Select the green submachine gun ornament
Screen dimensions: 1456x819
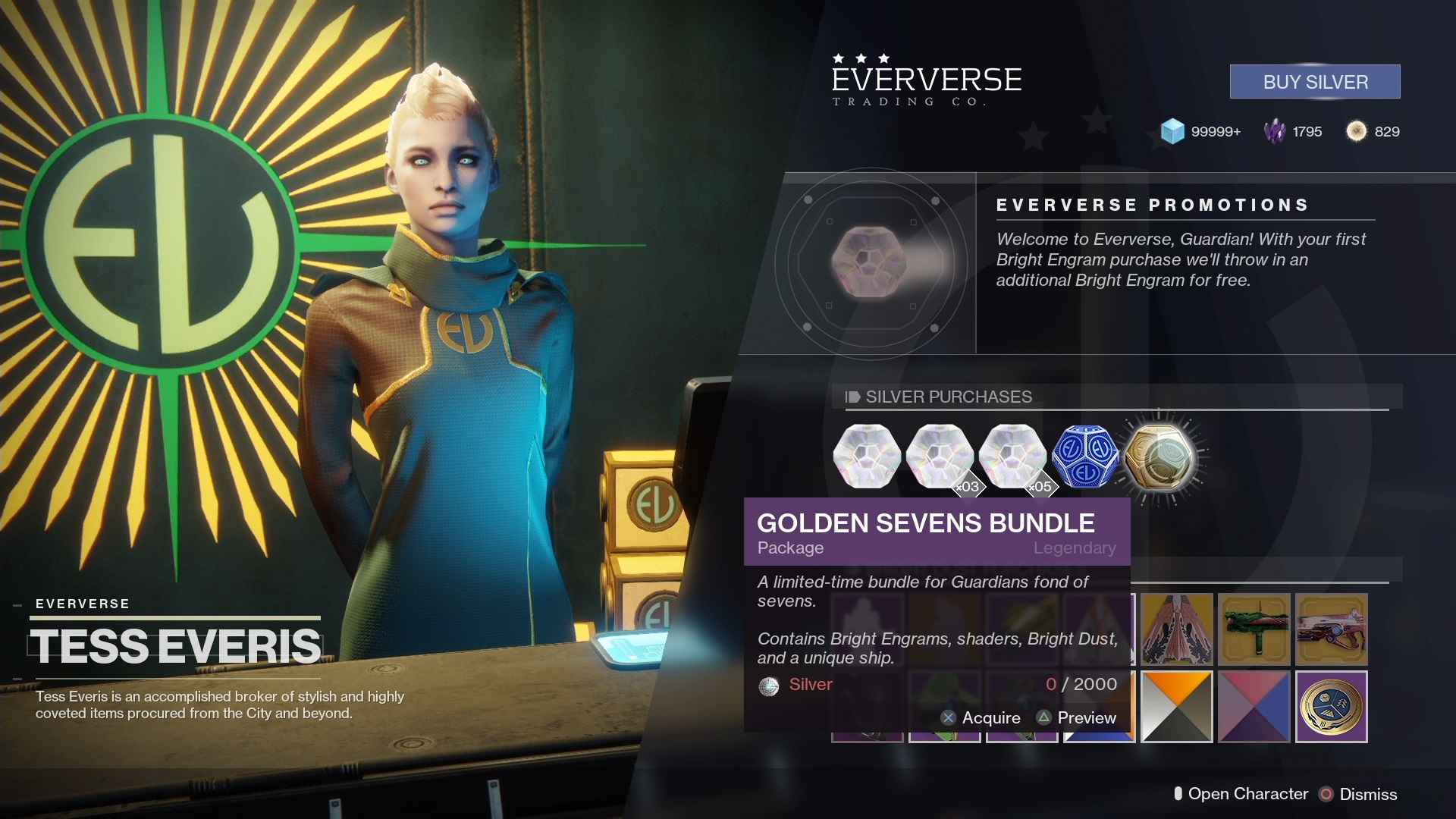click(1254, 629)
